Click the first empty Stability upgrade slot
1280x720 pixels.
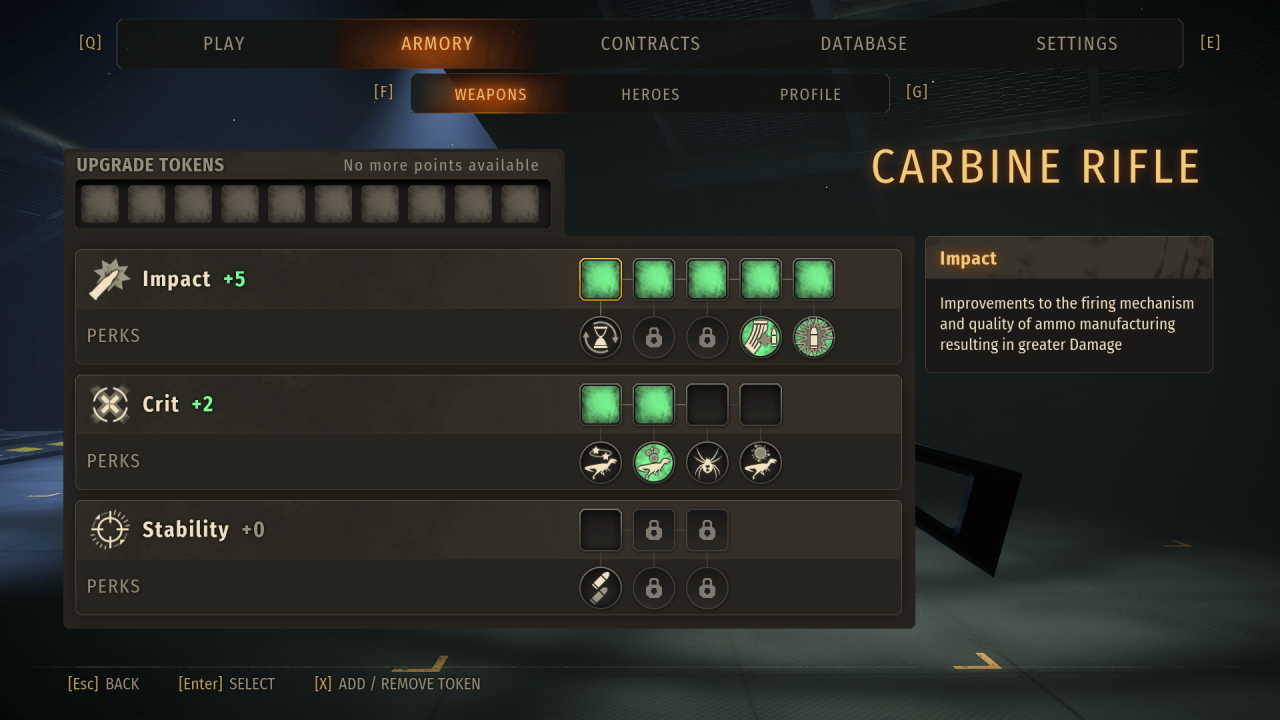coord(600,530)
